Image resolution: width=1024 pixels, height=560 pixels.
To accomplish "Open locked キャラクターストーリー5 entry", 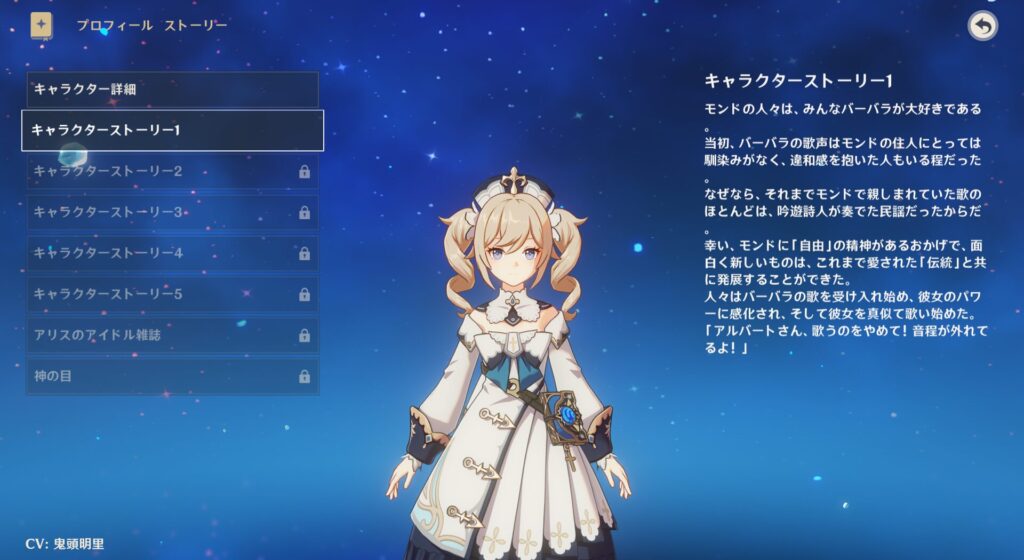I will 172,294.
